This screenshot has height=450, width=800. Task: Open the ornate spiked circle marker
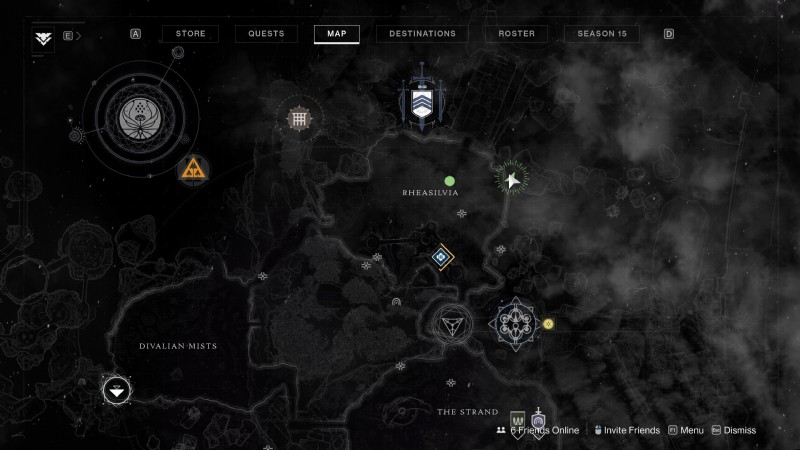pyautogui.click(x=511, y=322)
